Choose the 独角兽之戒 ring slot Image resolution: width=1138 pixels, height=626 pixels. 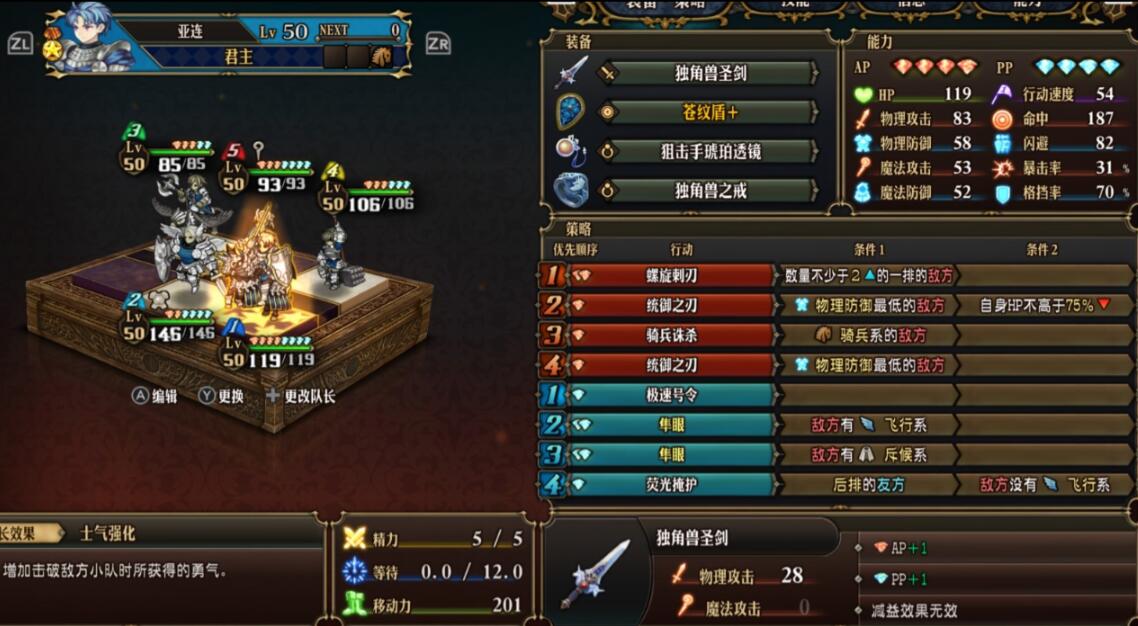click(711, 190)
